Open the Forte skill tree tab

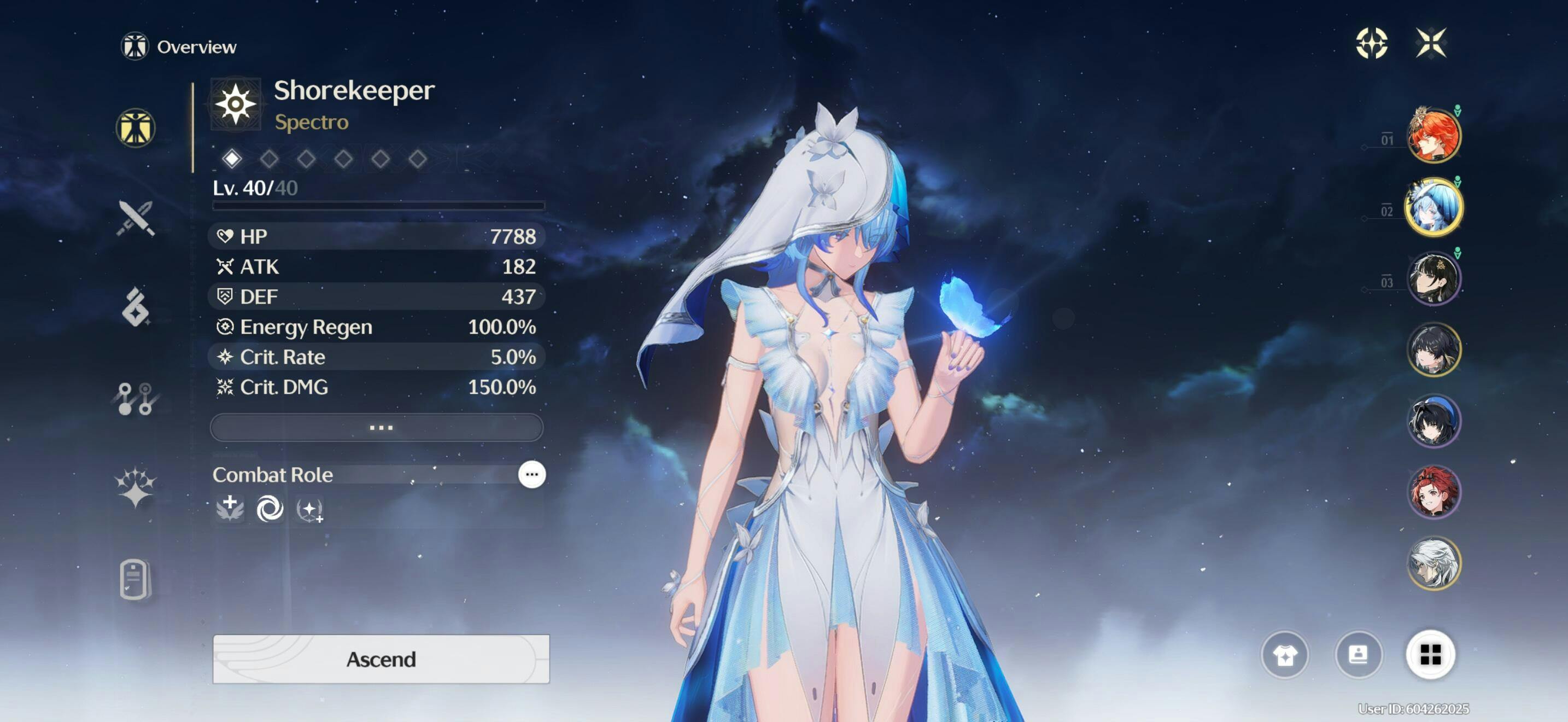point(136,399)
